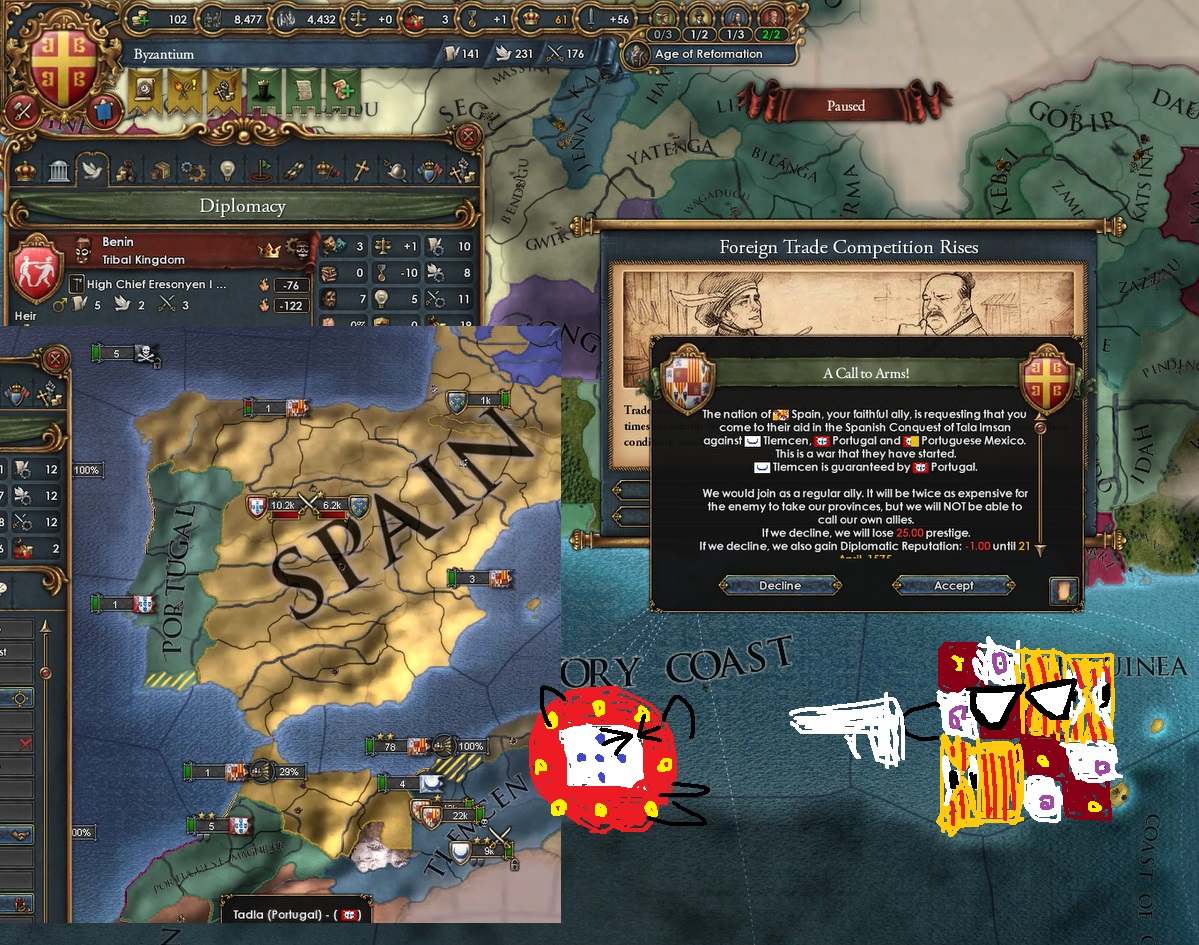Select the Benin country shield
Image resolution: width=1199 pixels, height=945 pixels.
click(37, 268)
